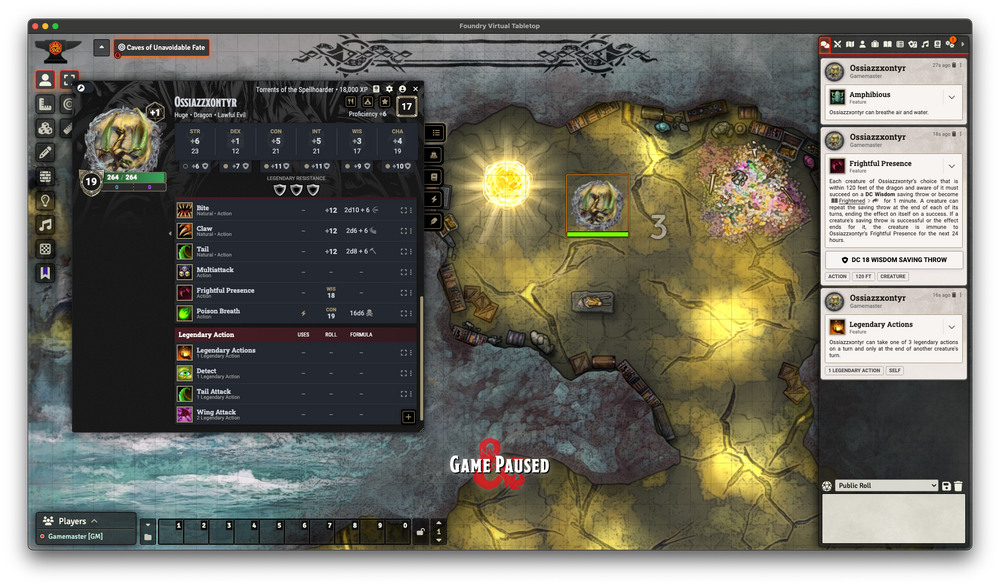Expand the Amphibious feature chat card
Image resolution: width=1000 pixels, height=587 pixels.
pyautogui.click(x=951, y=97)
